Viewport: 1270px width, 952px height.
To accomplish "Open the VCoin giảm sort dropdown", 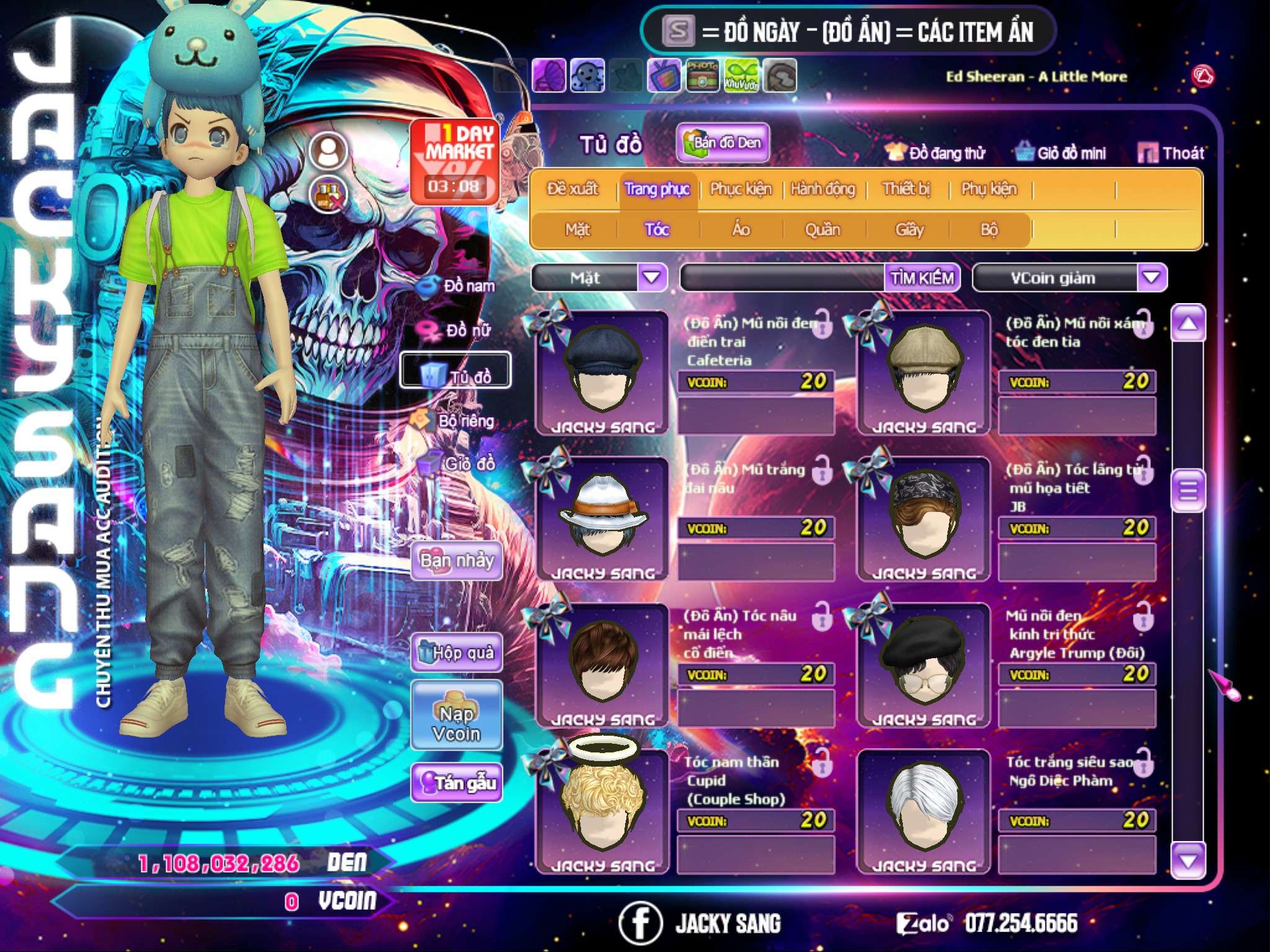I will (1152, 278).
